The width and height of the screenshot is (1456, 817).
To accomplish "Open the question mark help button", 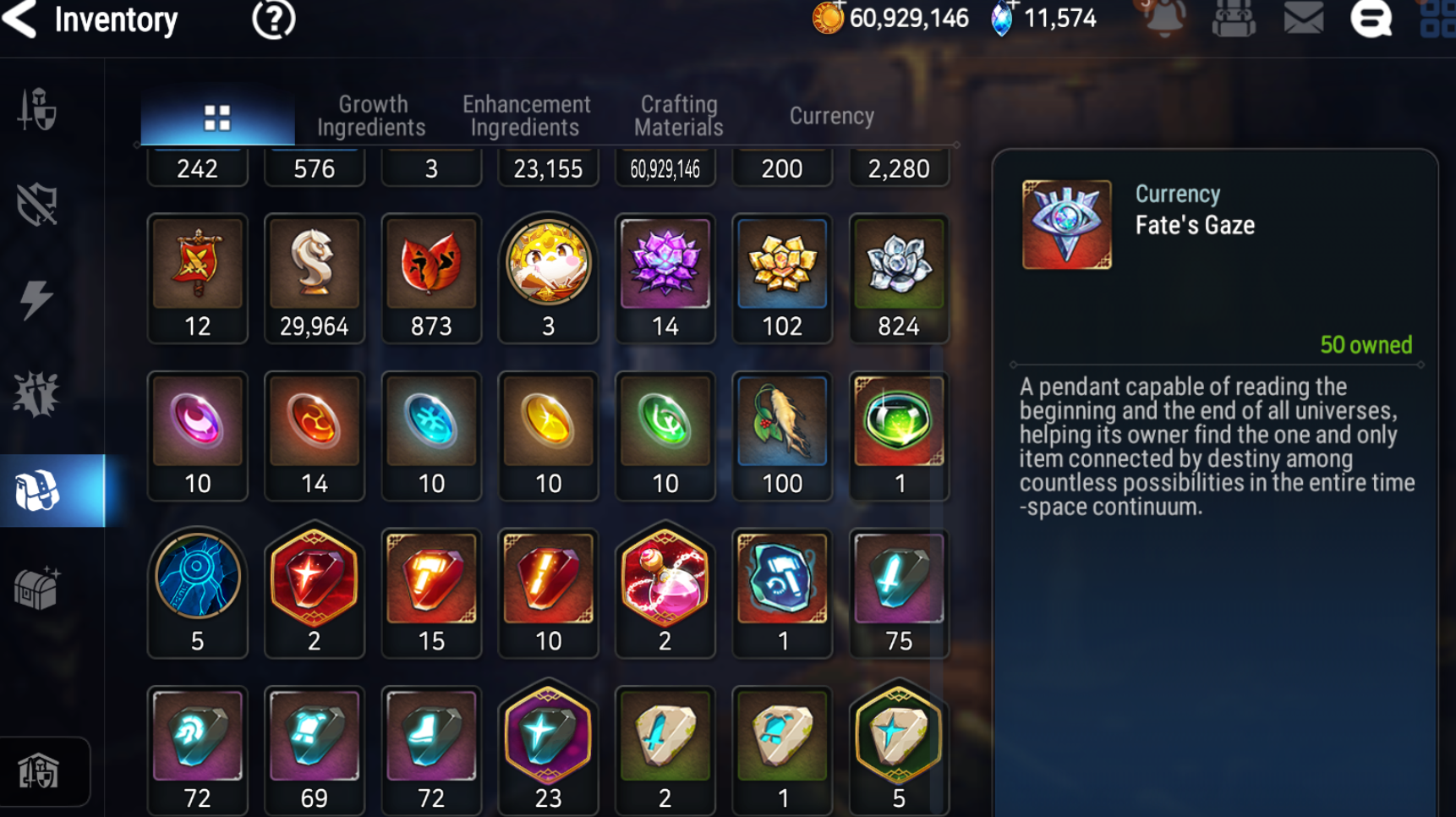I will click(x=273, y=19).
